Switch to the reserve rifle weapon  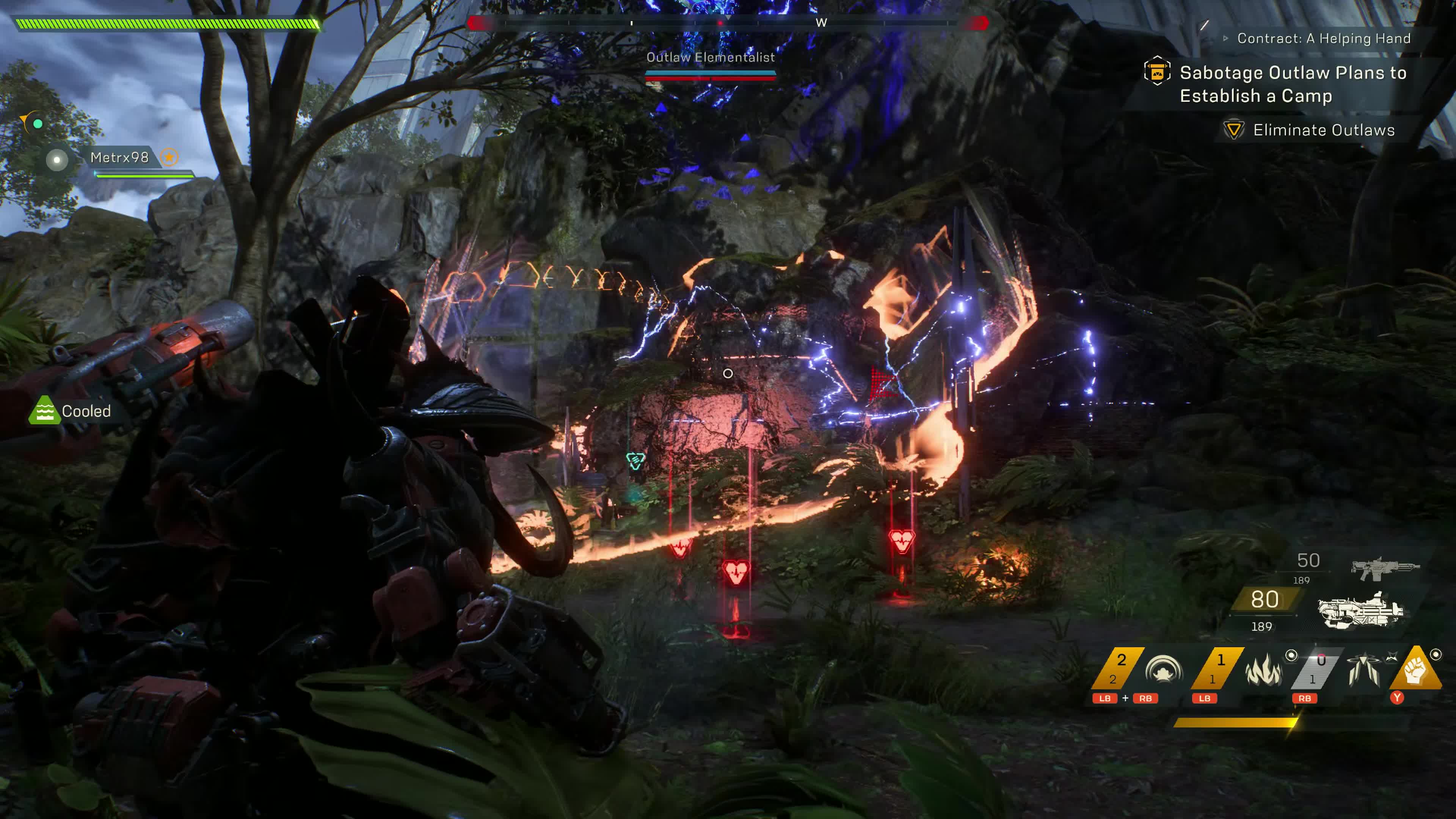(1385, 568)
